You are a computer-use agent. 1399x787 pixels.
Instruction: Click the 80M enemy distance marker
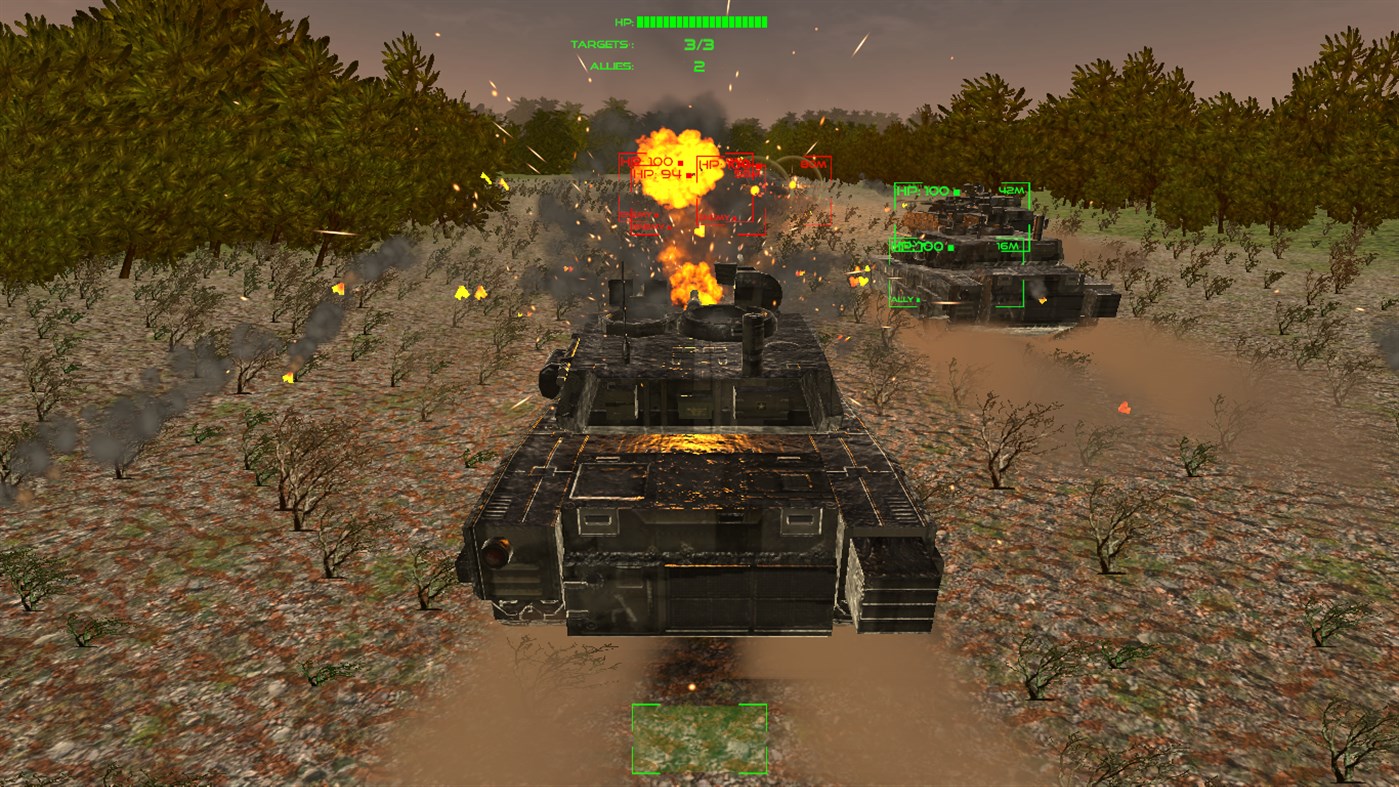815,164
